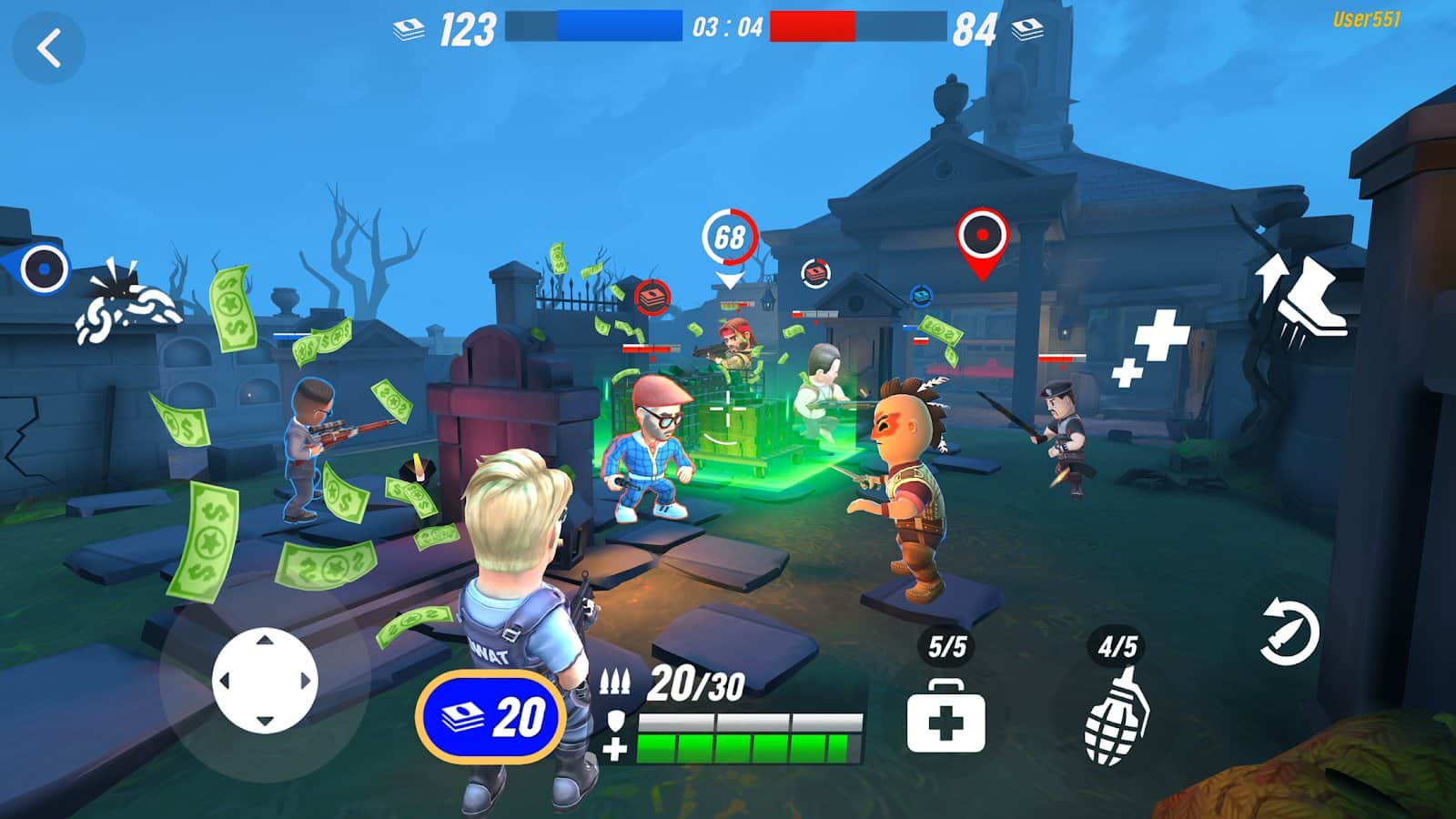Tap the back arrow button

(x=49, y=48)
